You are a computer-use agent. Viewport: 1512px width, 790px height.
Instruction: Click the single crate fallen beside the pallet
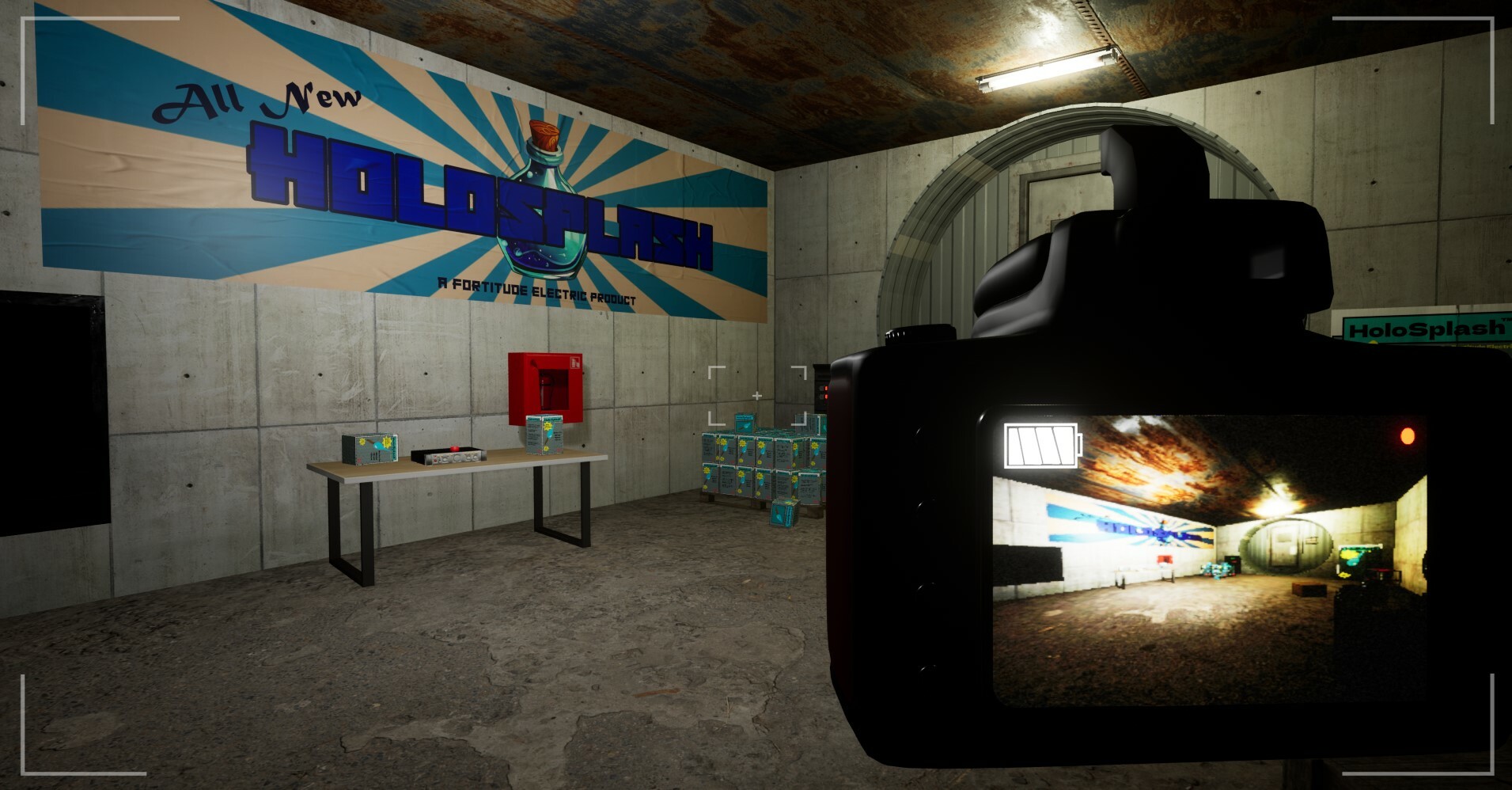783,513
